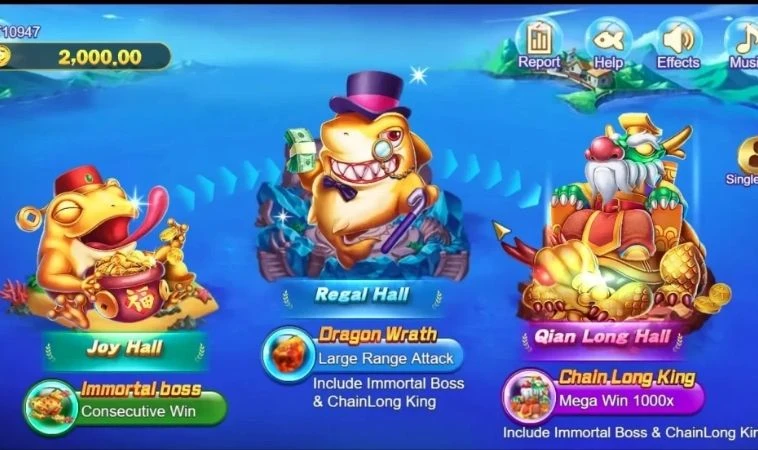
Task: Open the Help fish icon
Action: [x=608, y=41]
